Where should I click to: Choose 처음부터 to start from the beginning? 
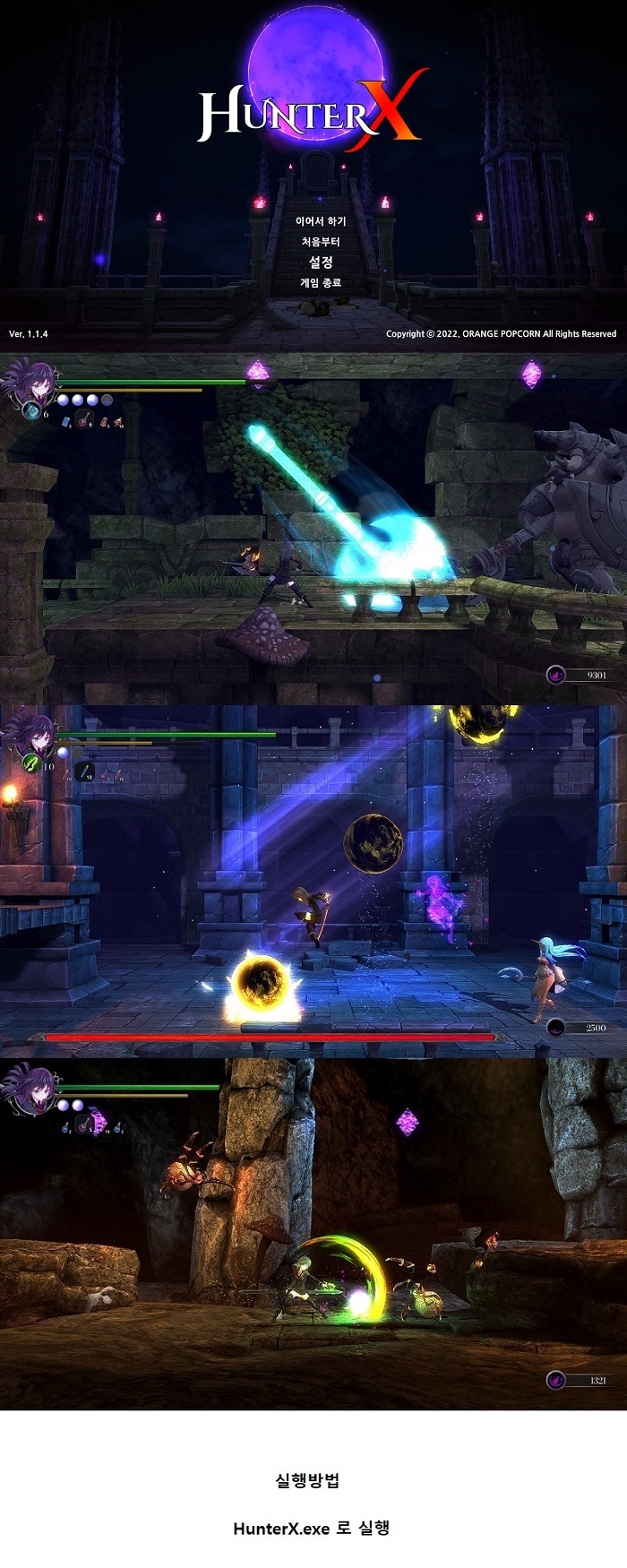click(321, 242)
